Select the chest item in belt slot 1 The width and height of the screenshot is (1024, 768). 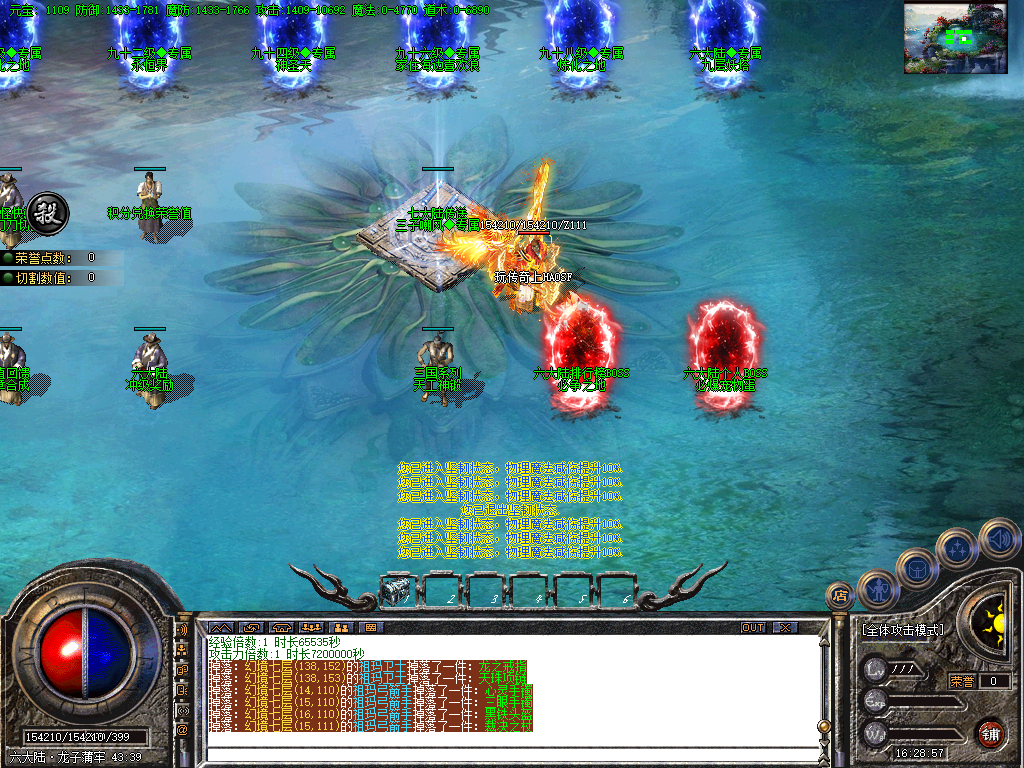395,592
